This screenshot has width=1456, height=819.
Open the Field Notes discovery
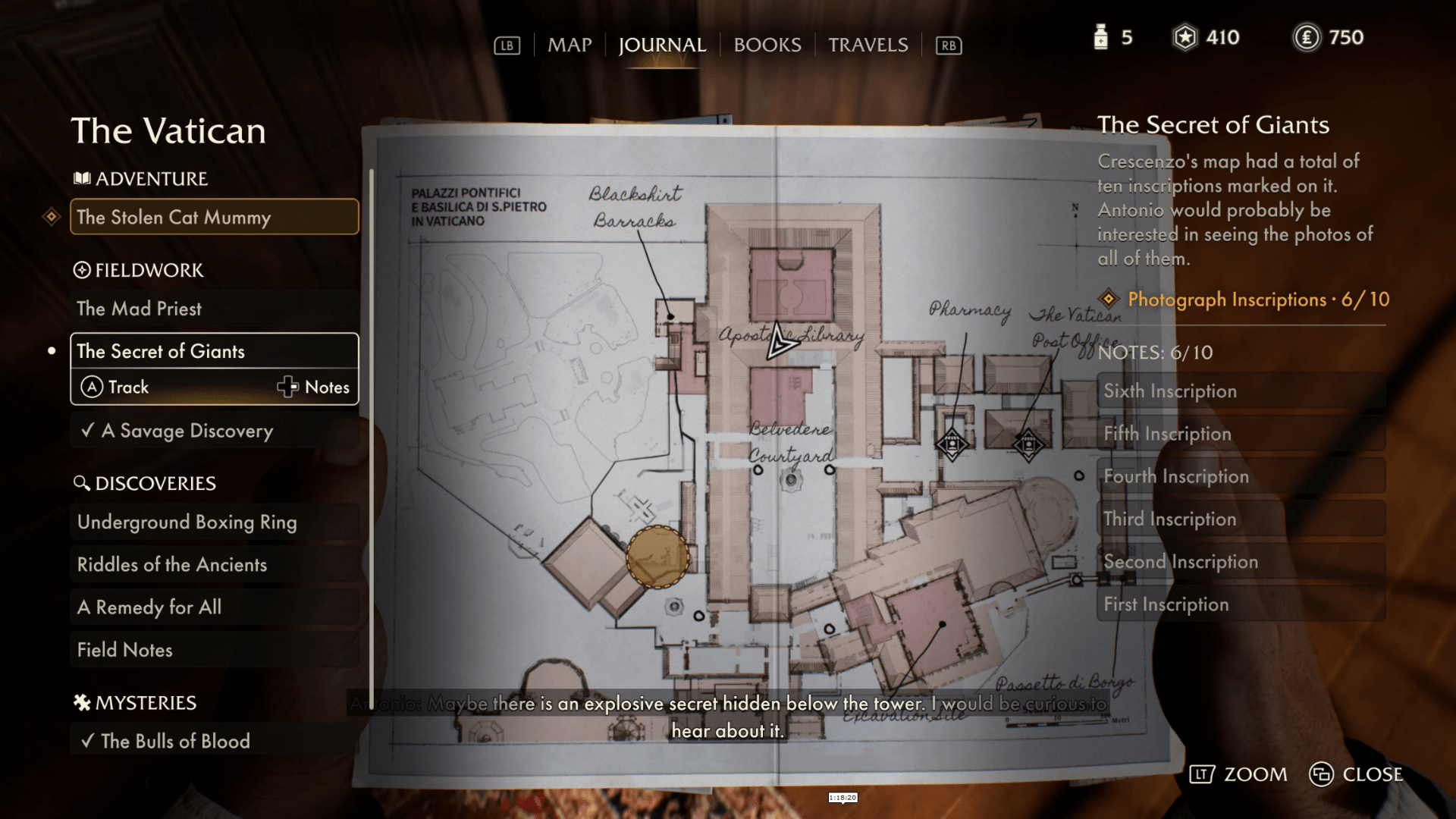tap(215, 650)
